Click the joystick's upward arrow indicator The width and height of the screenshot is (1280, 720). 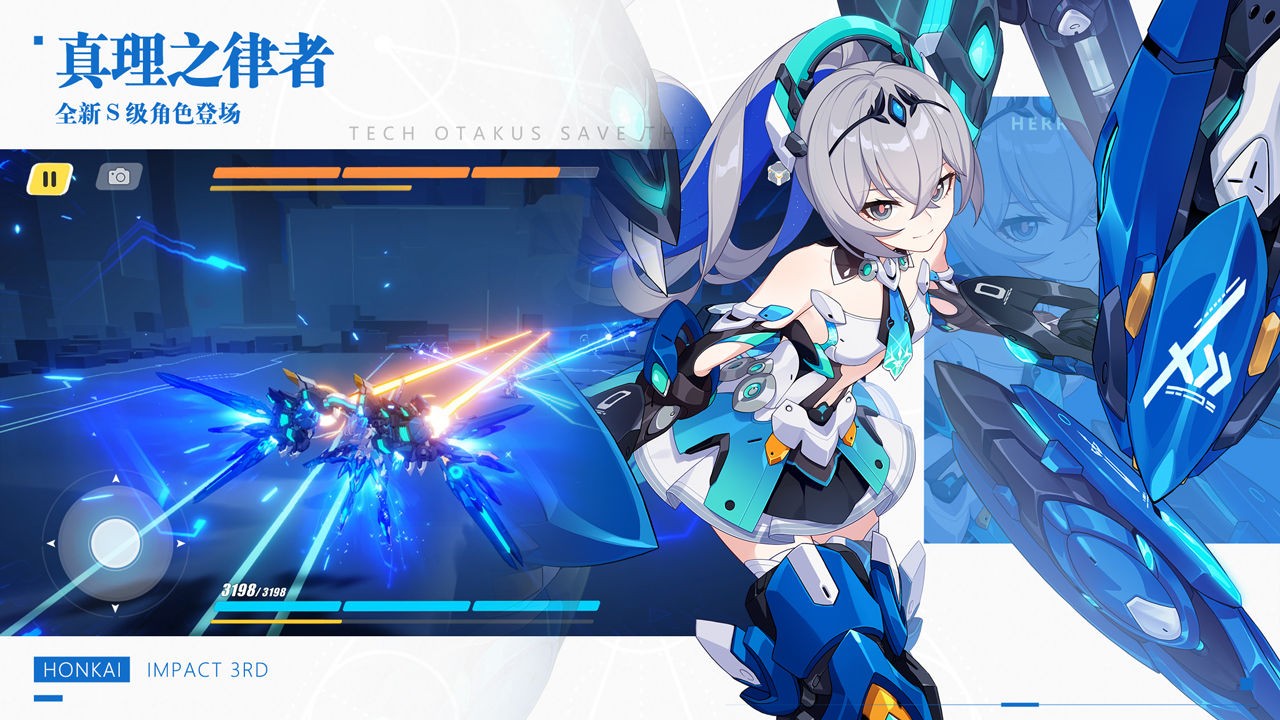(x=115, y=477)
